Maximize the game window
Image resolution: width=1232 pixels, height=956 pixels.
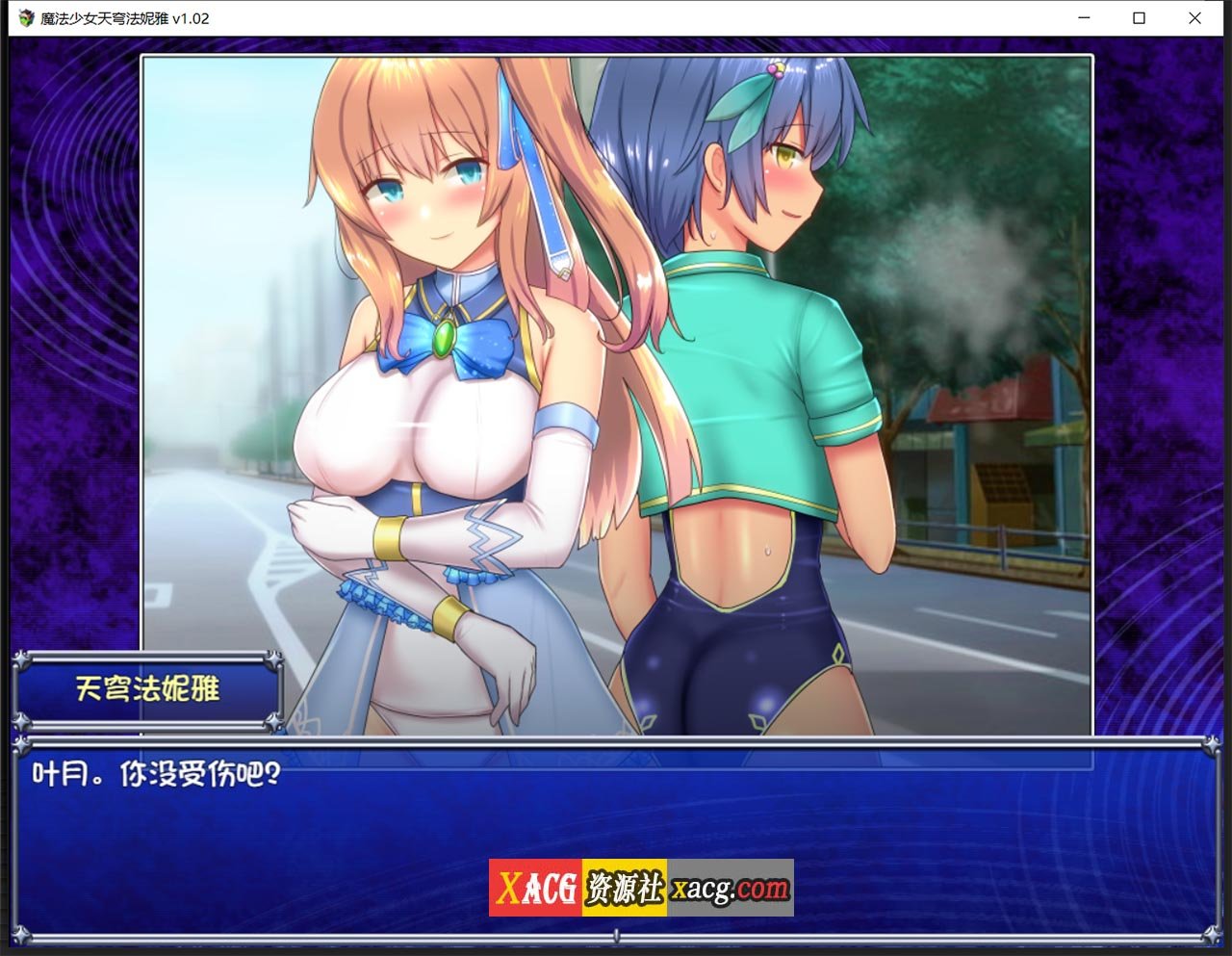pos(1138,18)
